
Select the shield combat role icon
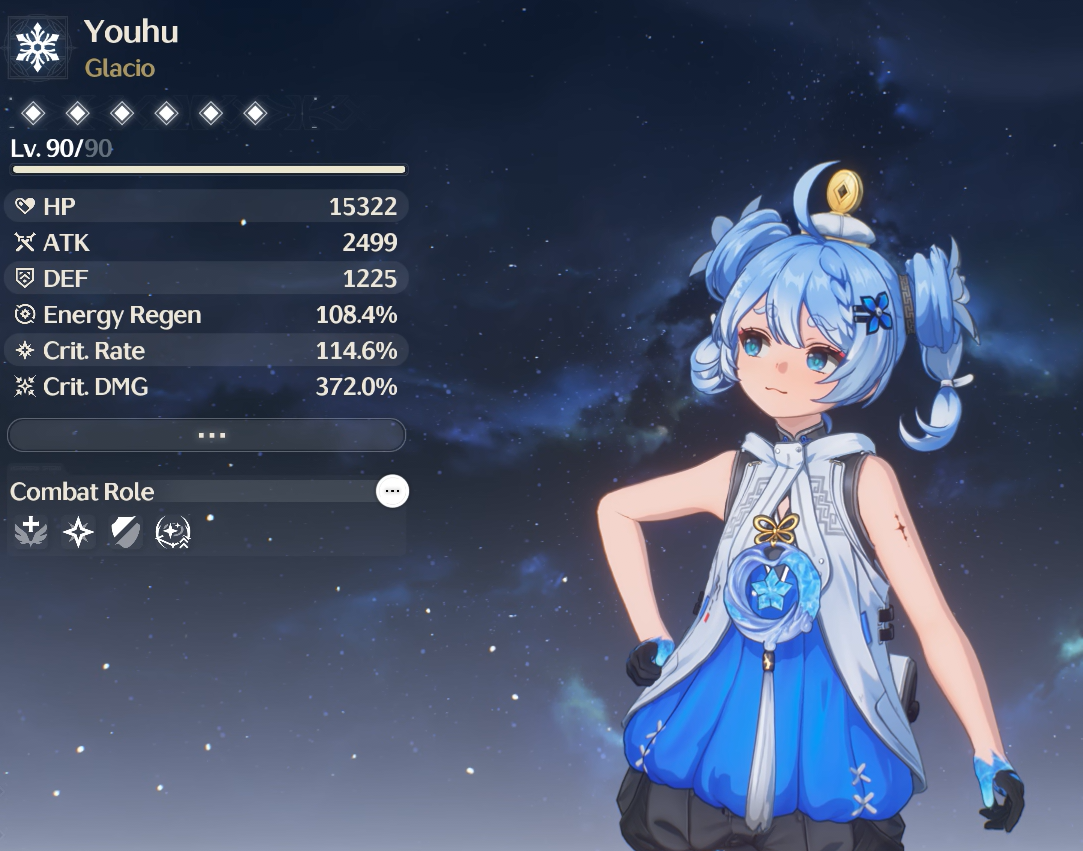point(125,532)
